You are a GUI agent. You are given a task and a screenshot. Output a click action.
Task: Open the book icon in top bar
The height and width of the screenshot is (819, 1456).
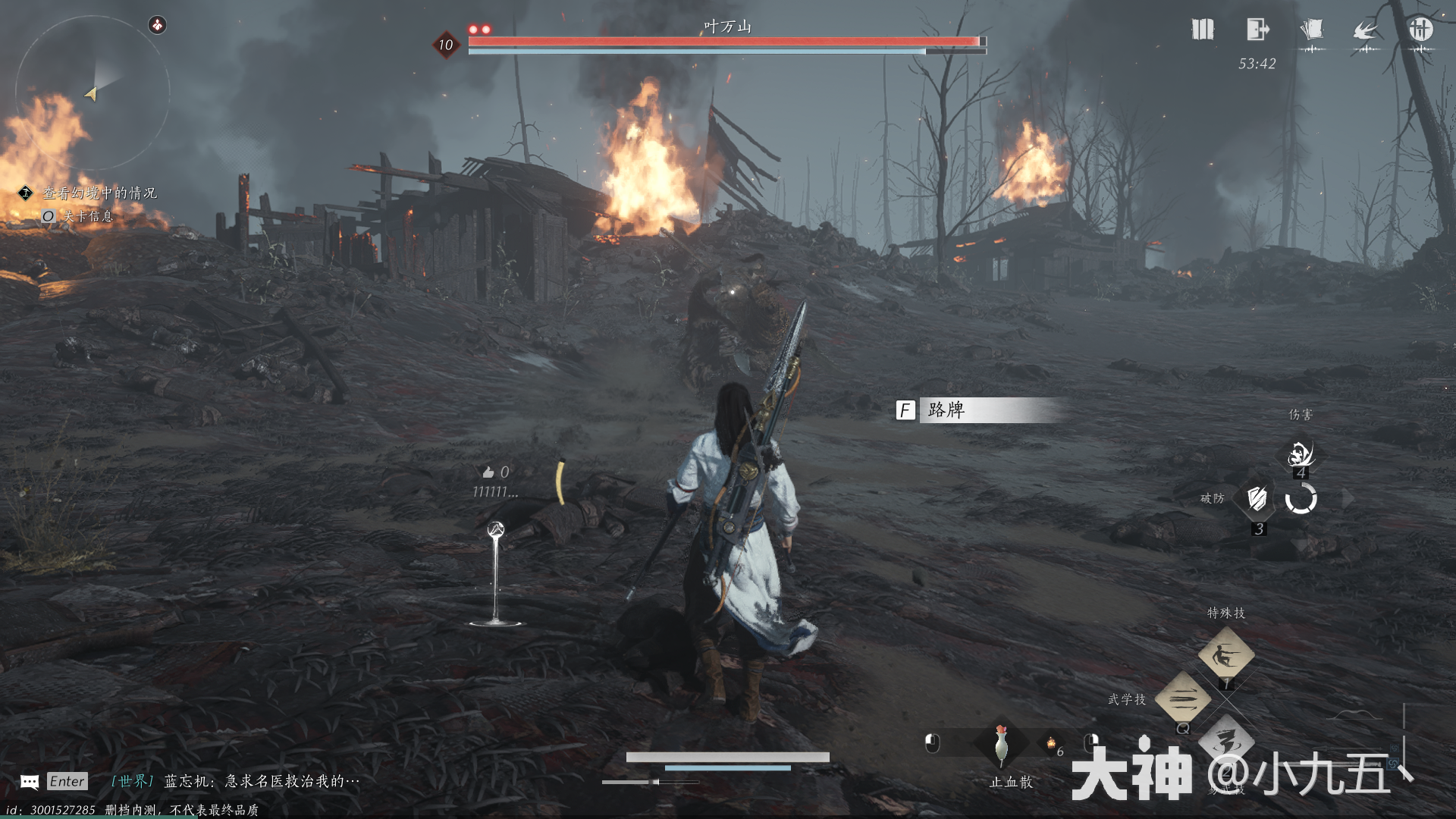(x=1203, y=30)
